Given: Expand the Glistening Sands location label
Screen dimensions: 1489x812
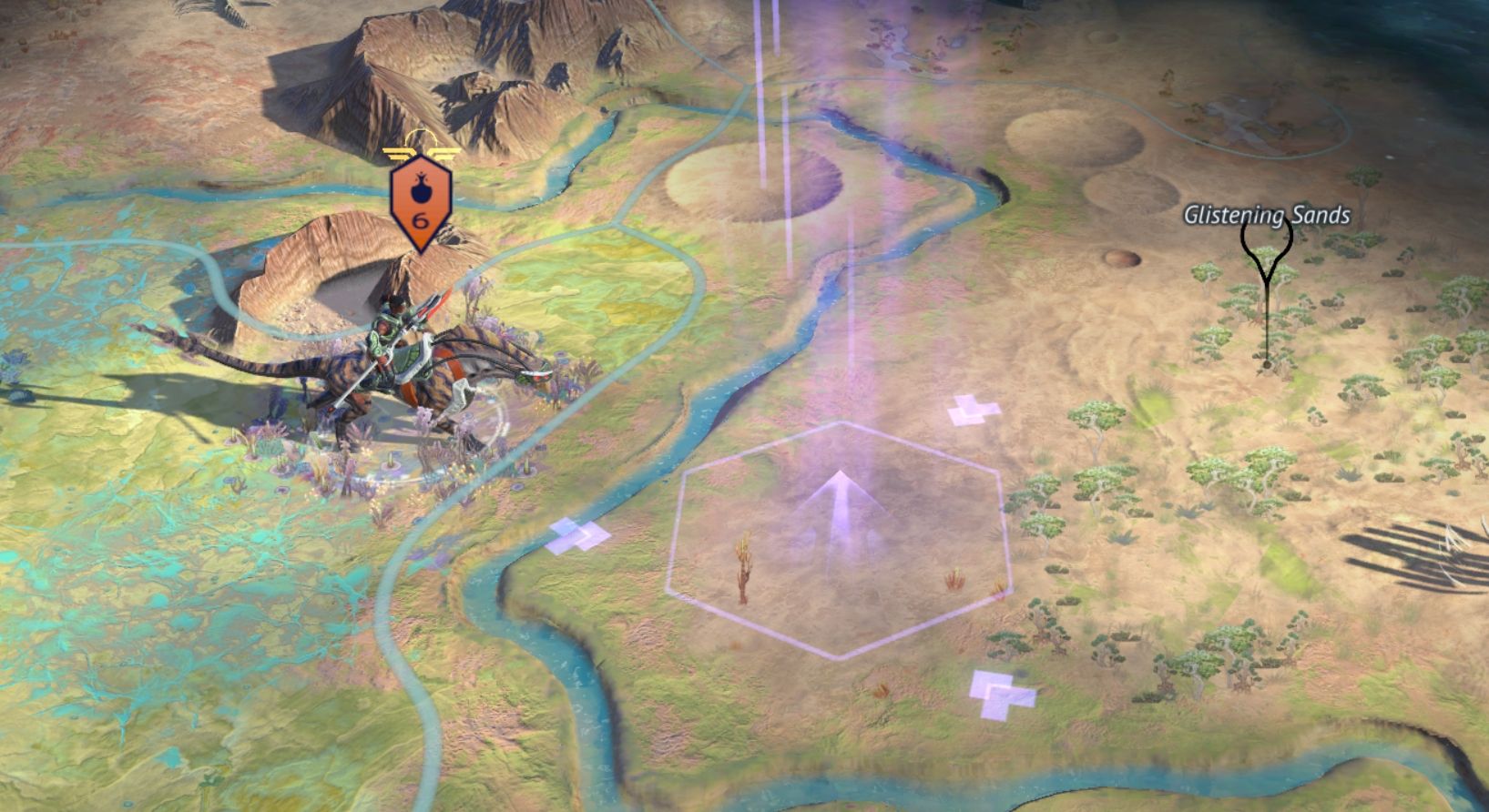Looking at the screenshot, I should [x=1266, y=216].
